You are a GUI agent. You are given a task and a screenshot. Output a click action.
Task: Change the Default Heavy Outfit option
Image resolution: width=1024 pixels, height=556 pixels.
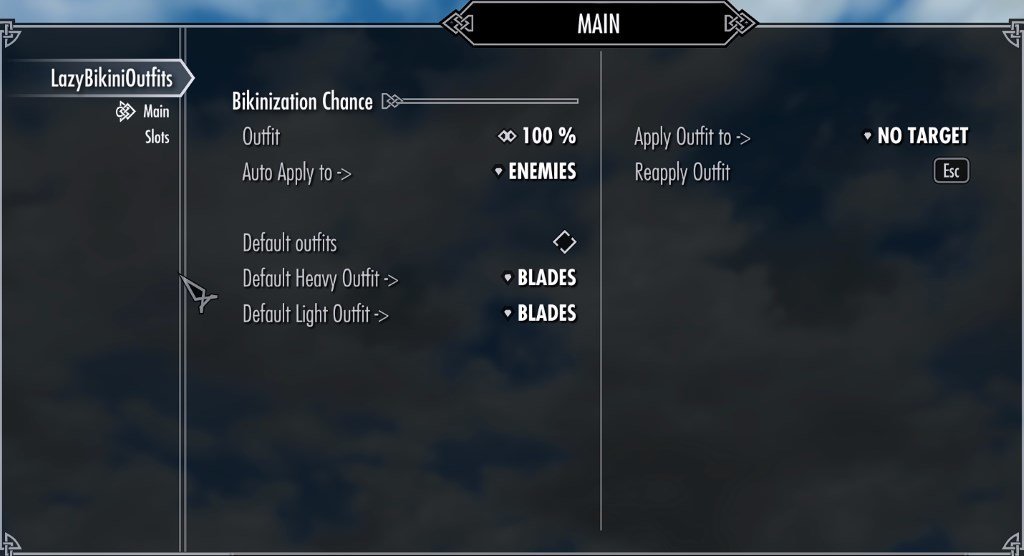[x=540, y=278]
